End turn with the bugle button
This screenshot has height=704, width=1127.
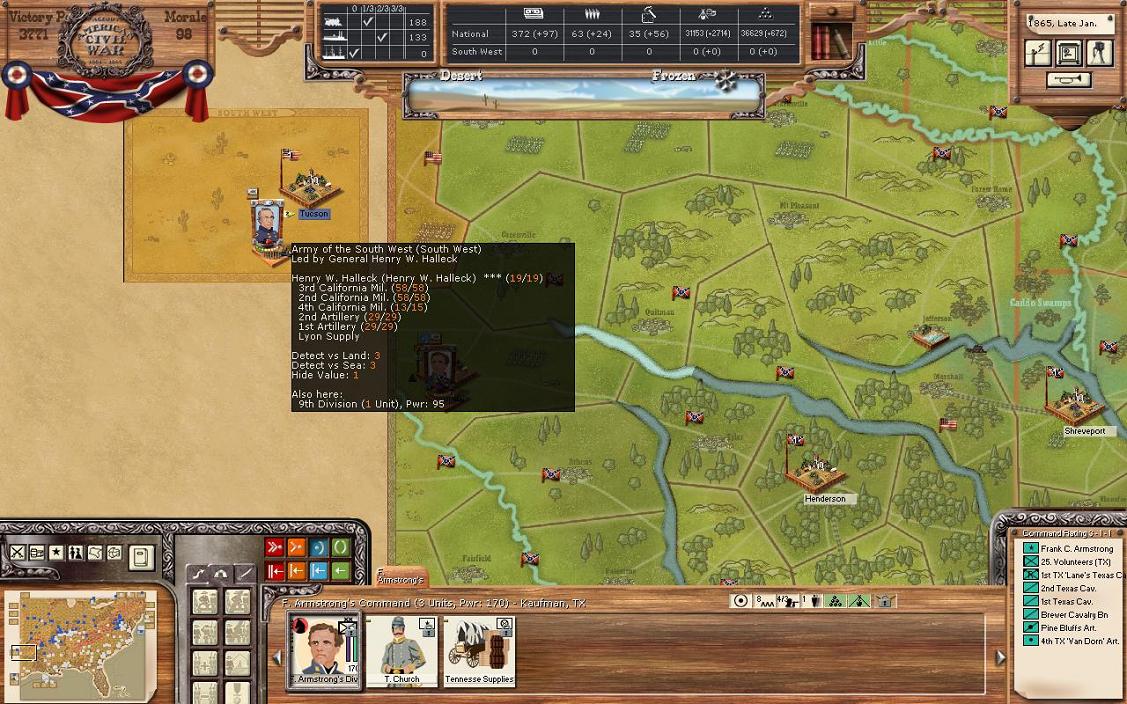[x=1068, y=80]
